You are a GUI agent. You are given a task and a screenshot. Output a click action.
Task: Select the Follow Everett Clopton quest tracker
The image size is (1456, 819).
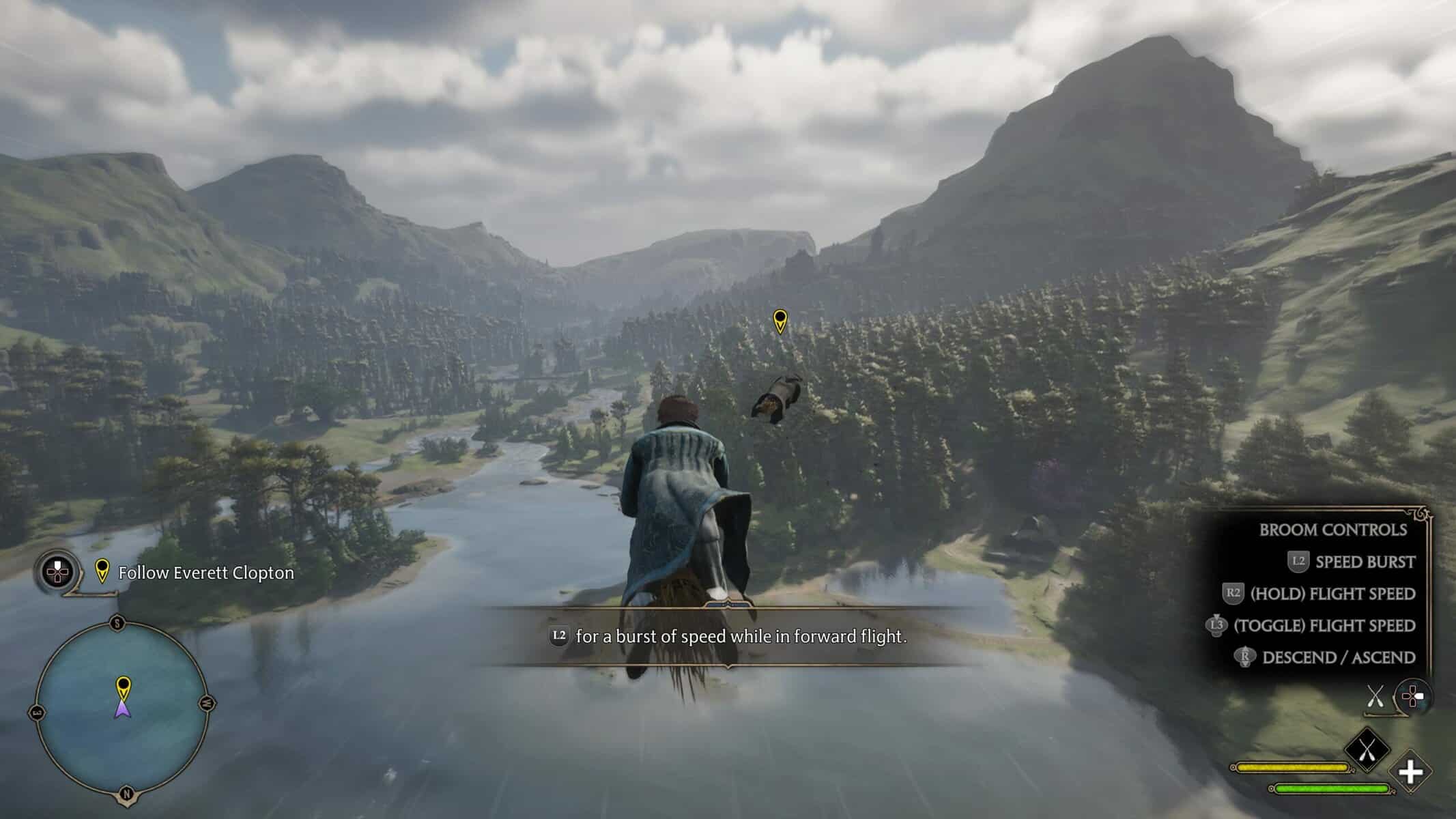pyautogui.click(x=205, y=573)
